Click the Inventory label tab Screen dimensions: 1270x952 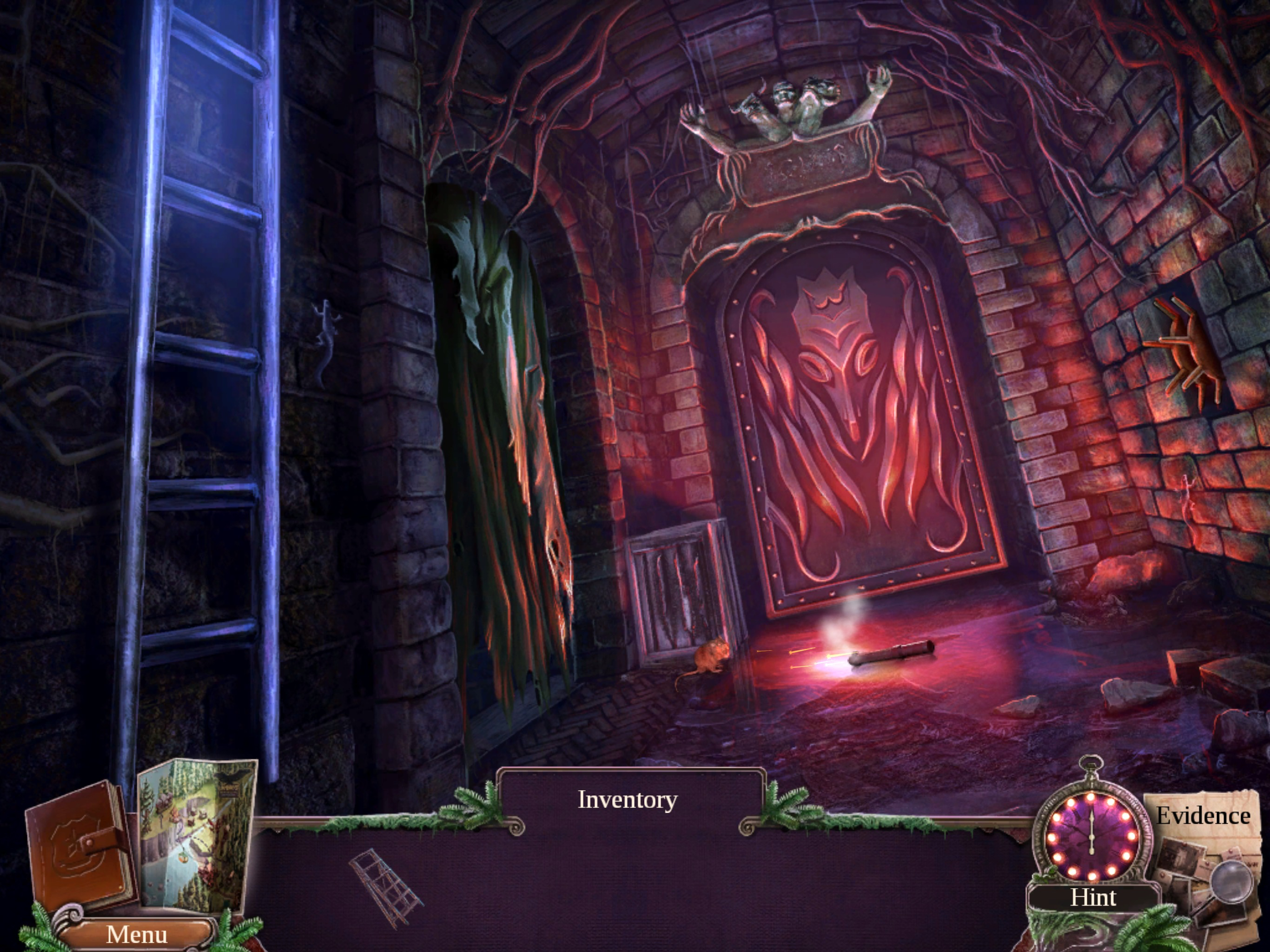point(628,799)
